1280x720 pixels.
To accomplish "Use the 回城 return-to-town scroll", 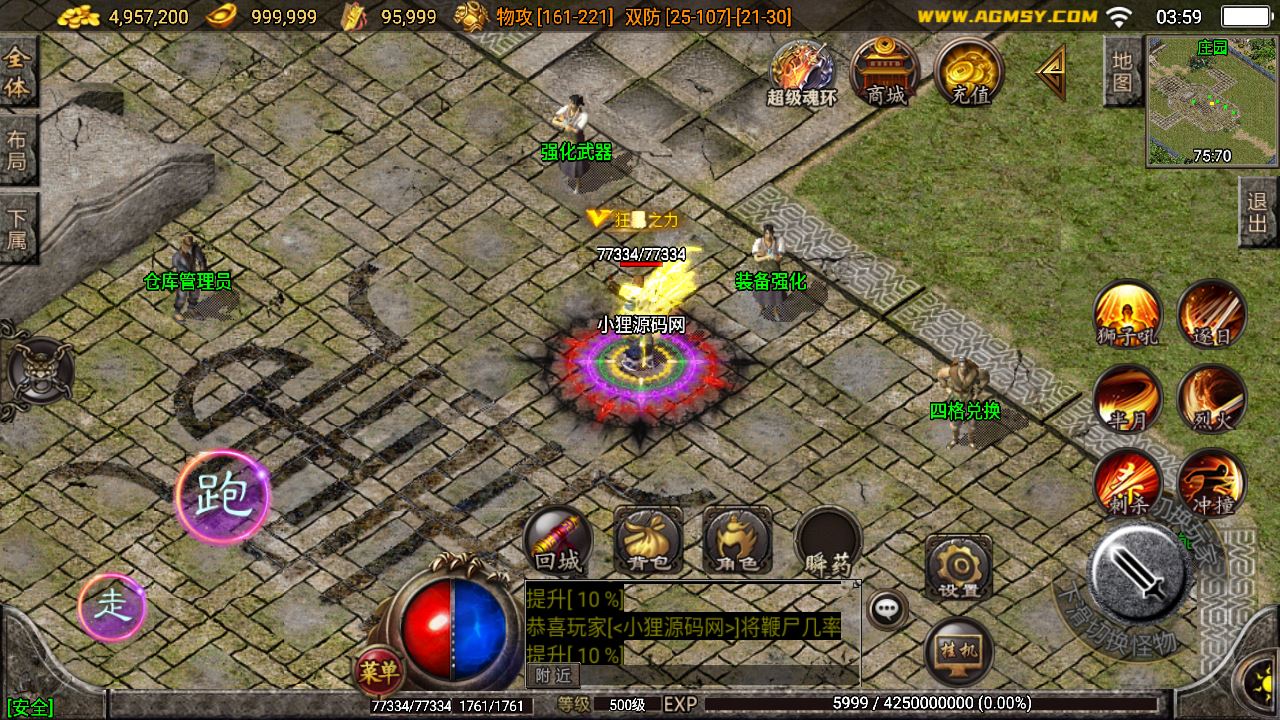I will pos(557,541).
